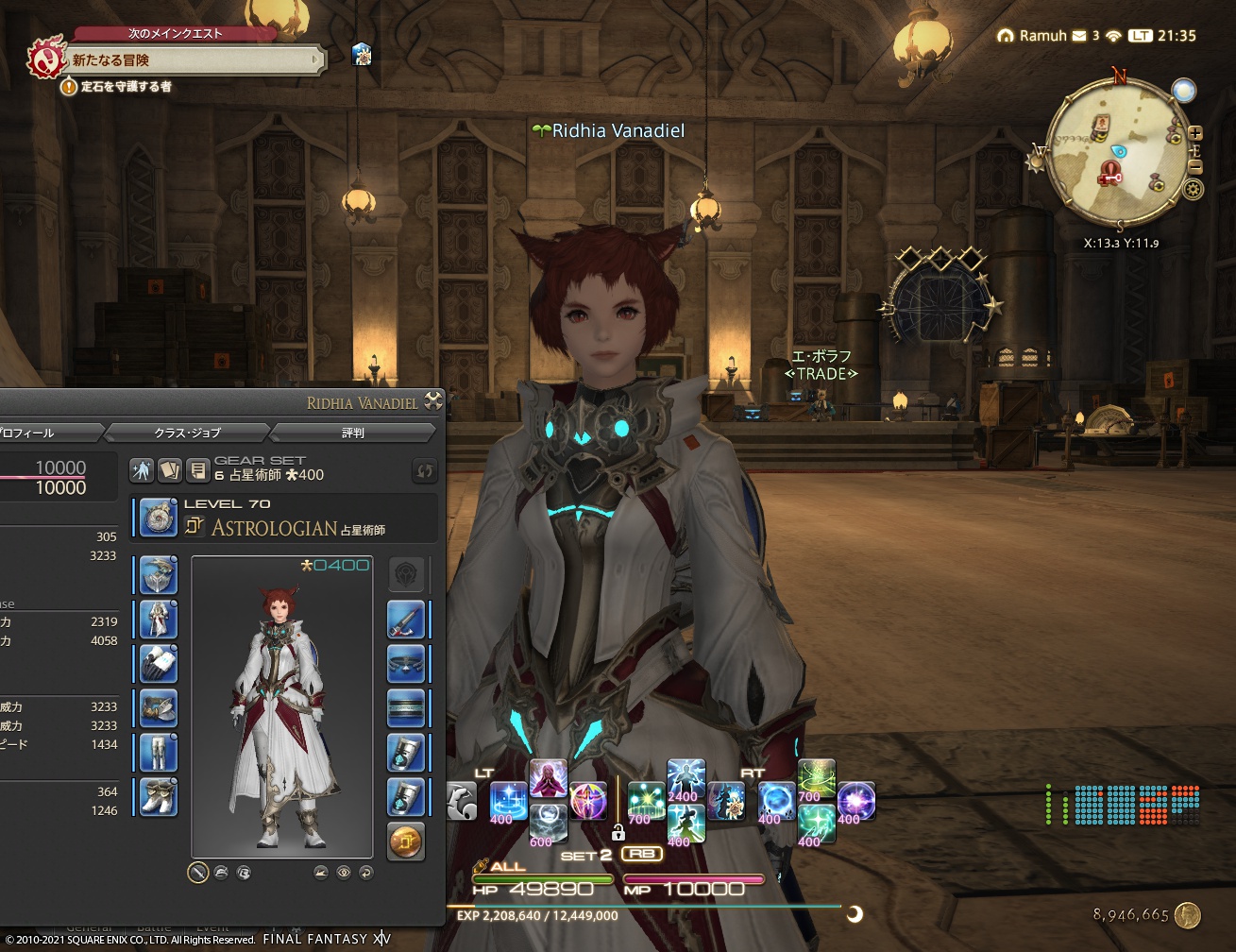
Task: Click the boots equipment slot icon
Action: pyautogui.click(x=158, y=794)
